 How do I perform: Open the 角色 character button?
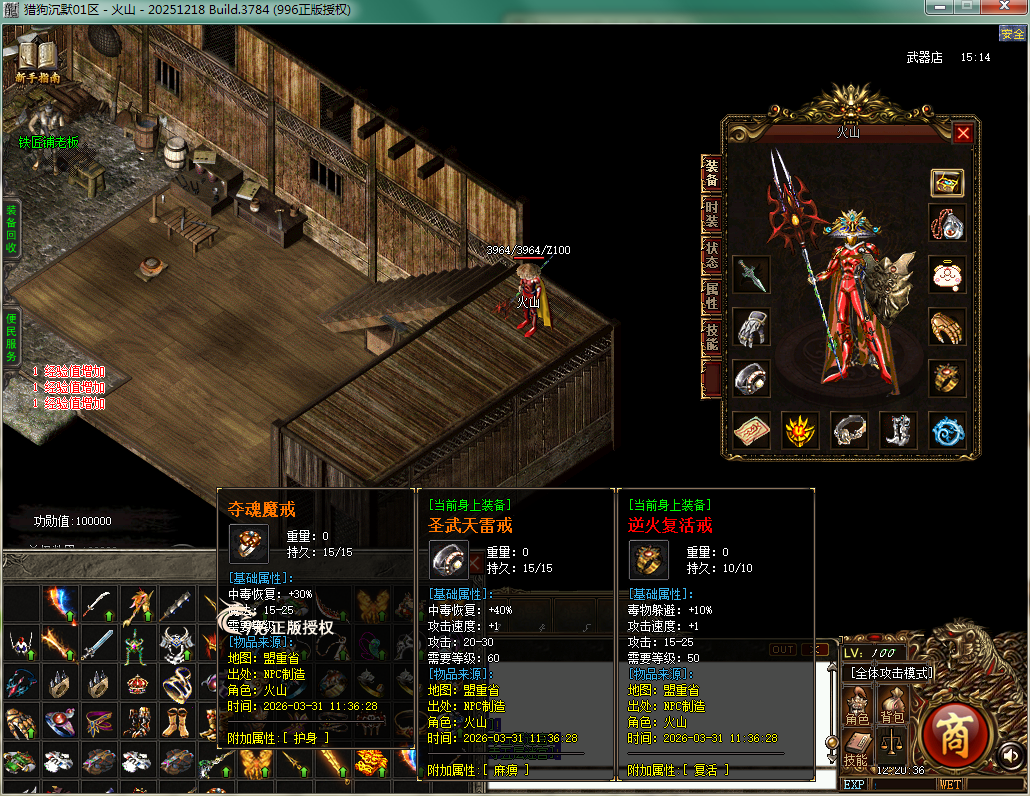pos(858,706)
